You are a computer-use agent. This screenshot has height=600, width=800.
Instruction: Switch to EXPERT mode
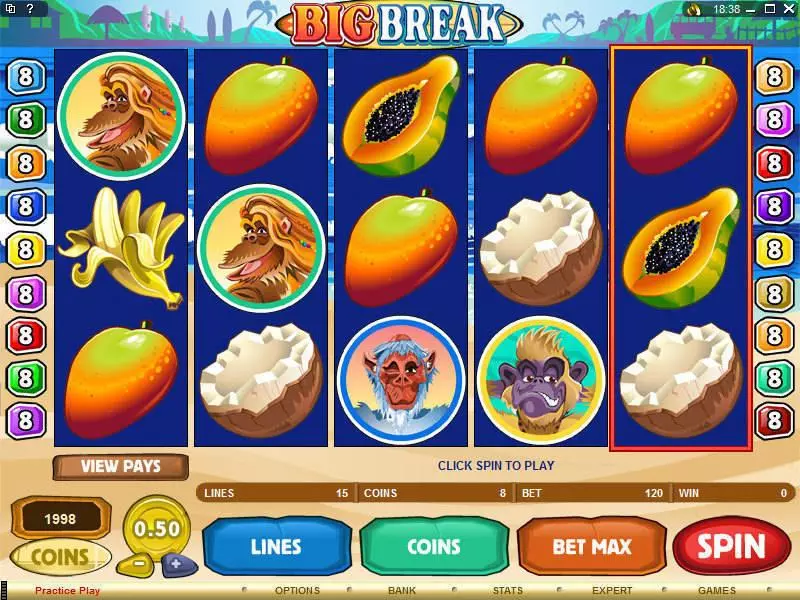tap(612, 591)
